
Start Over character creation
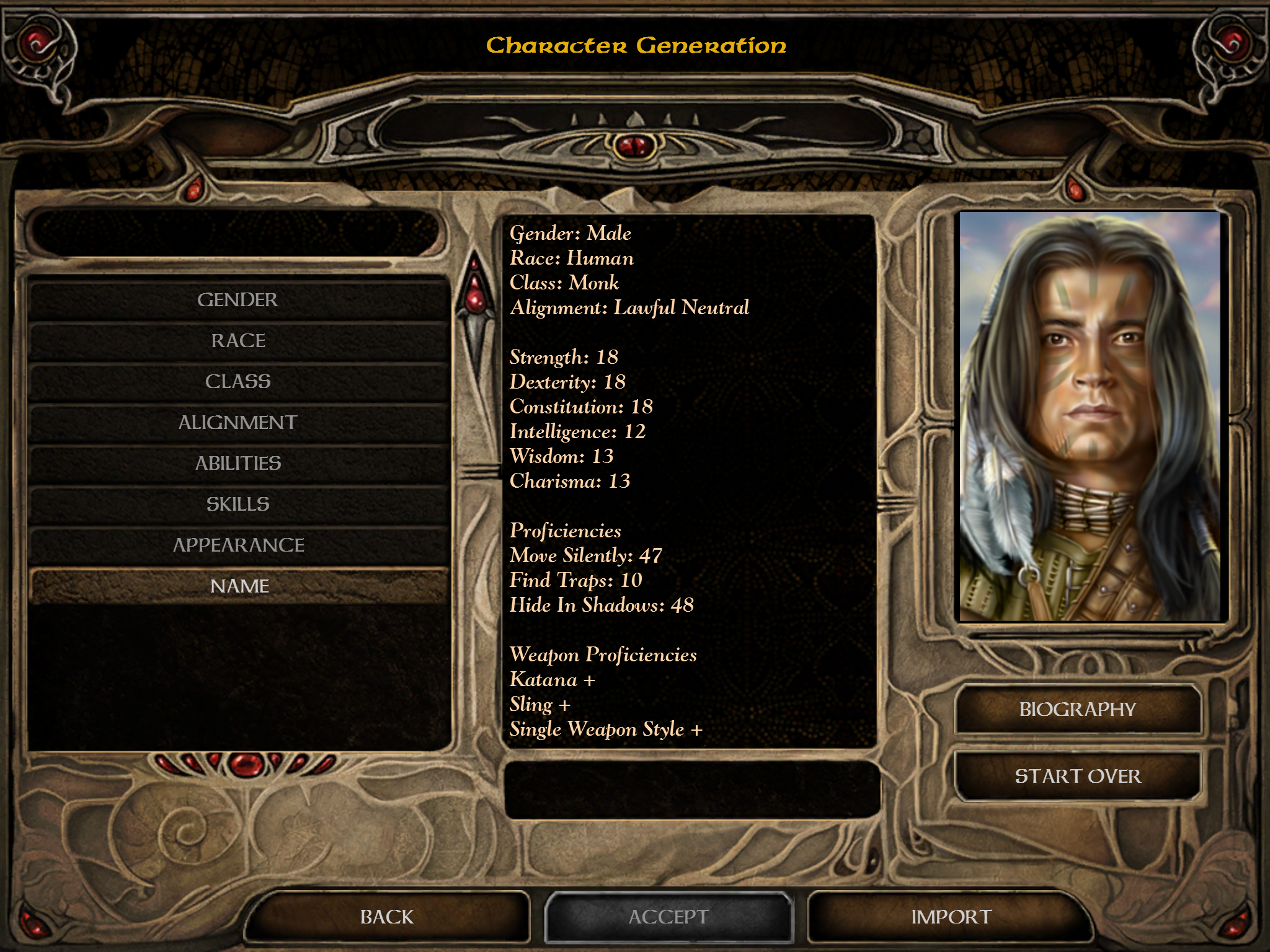pyautogui.click(x=1078, y=776)
